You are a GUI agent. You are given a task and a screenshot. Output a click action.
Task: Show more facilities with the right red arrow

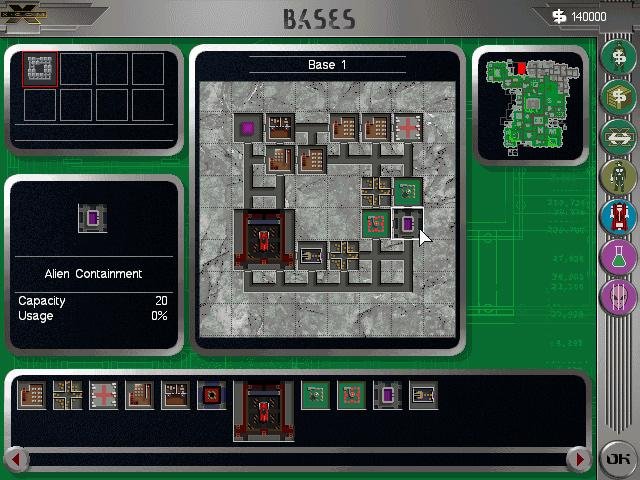pos(578,459)
